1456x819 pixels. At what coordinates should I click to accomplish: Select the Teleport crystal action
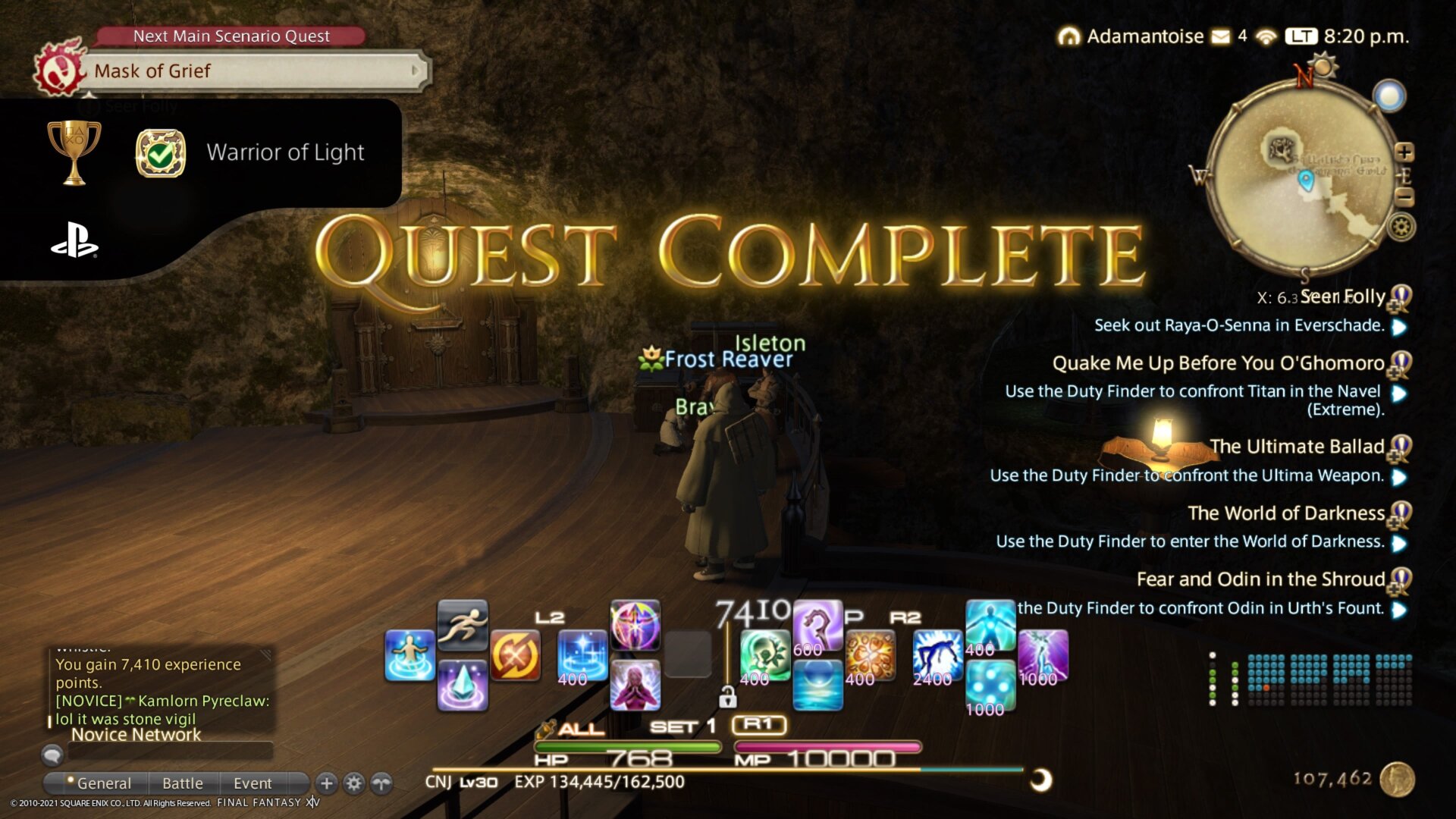pos(463,682)
